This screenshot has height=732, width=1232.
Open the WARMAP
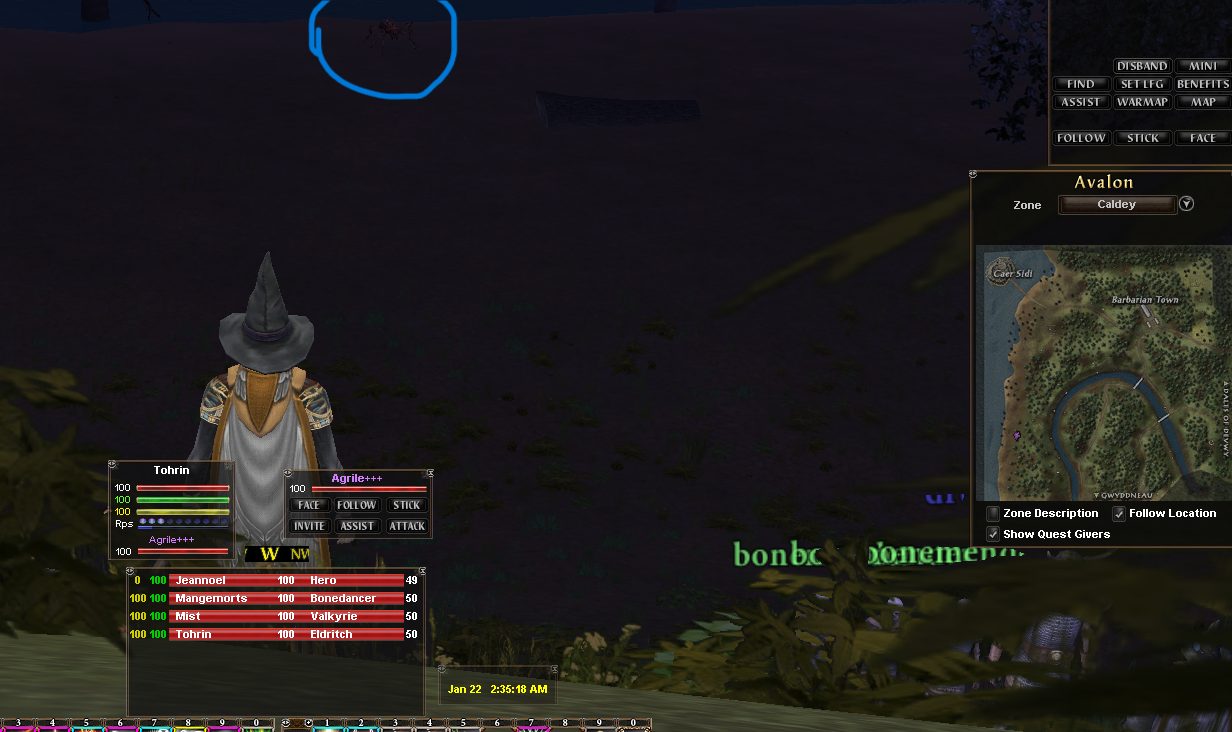tap(1142, 102)
